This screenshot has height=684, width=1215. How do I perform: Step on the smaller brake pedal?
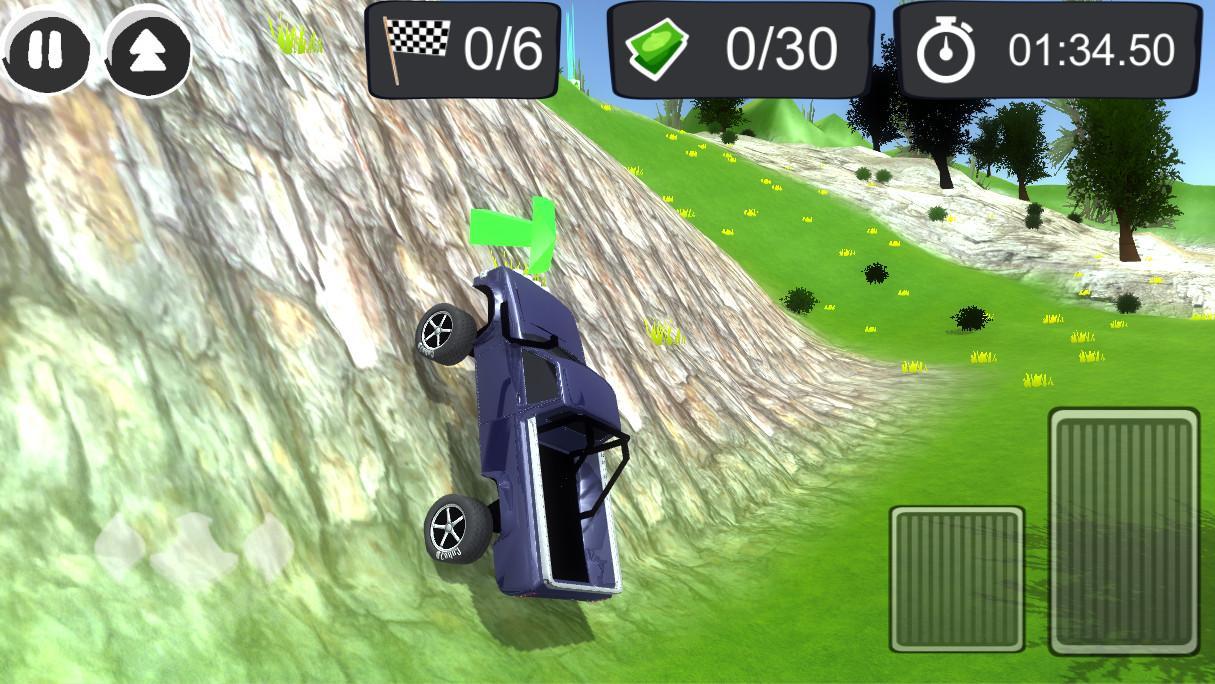tap(957, 578)
